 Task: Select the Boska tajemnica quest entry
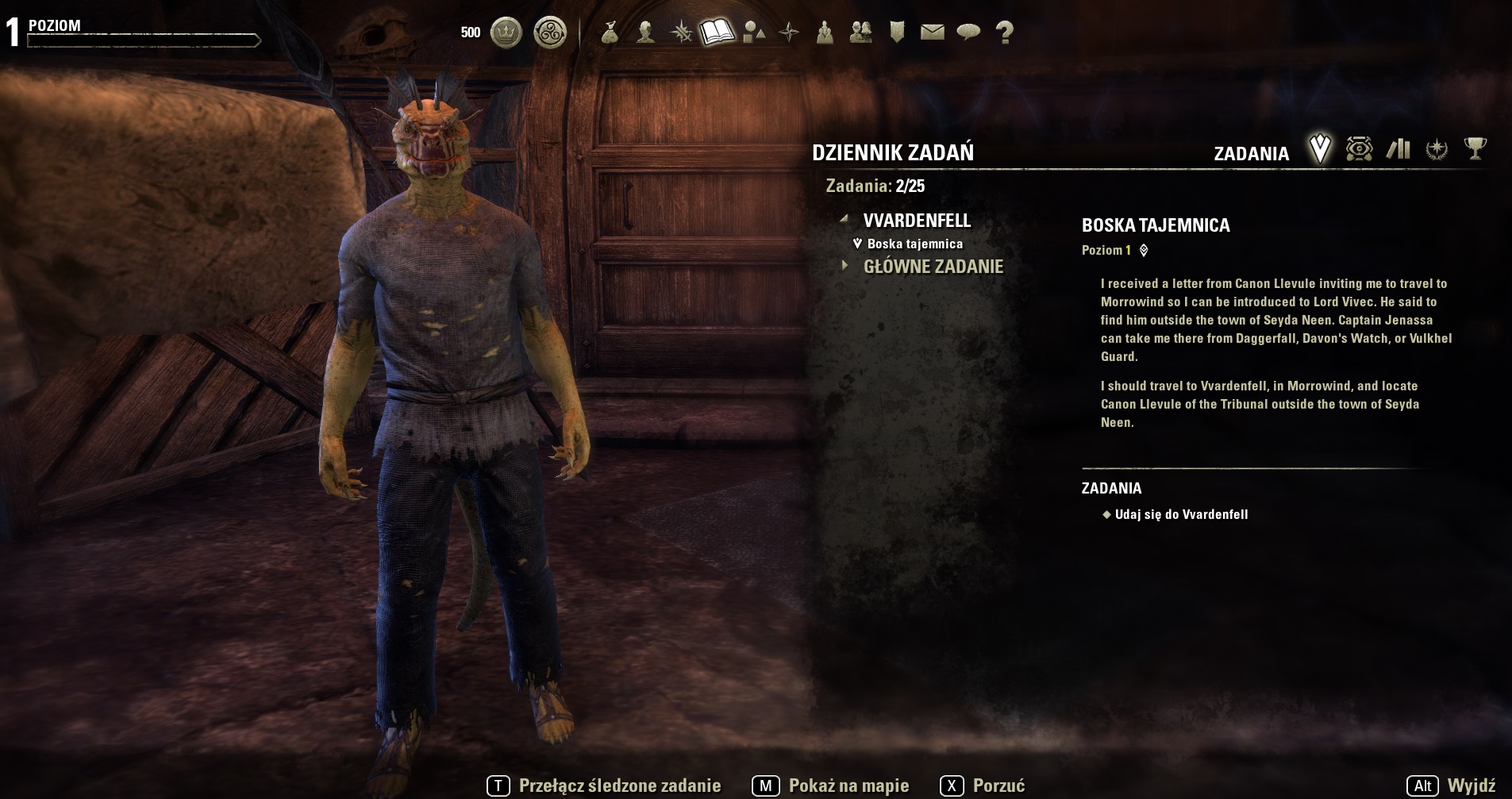(x=914, y=244)
